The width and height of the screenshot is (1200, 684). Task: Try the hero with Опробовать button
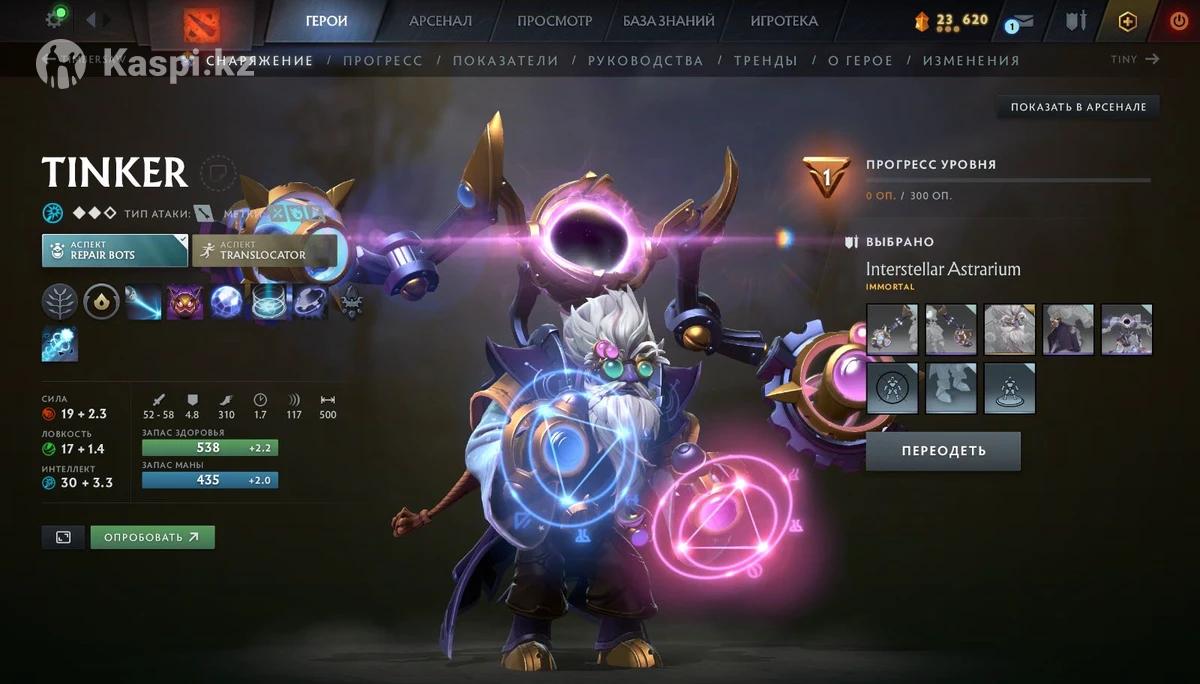point(152,537)
